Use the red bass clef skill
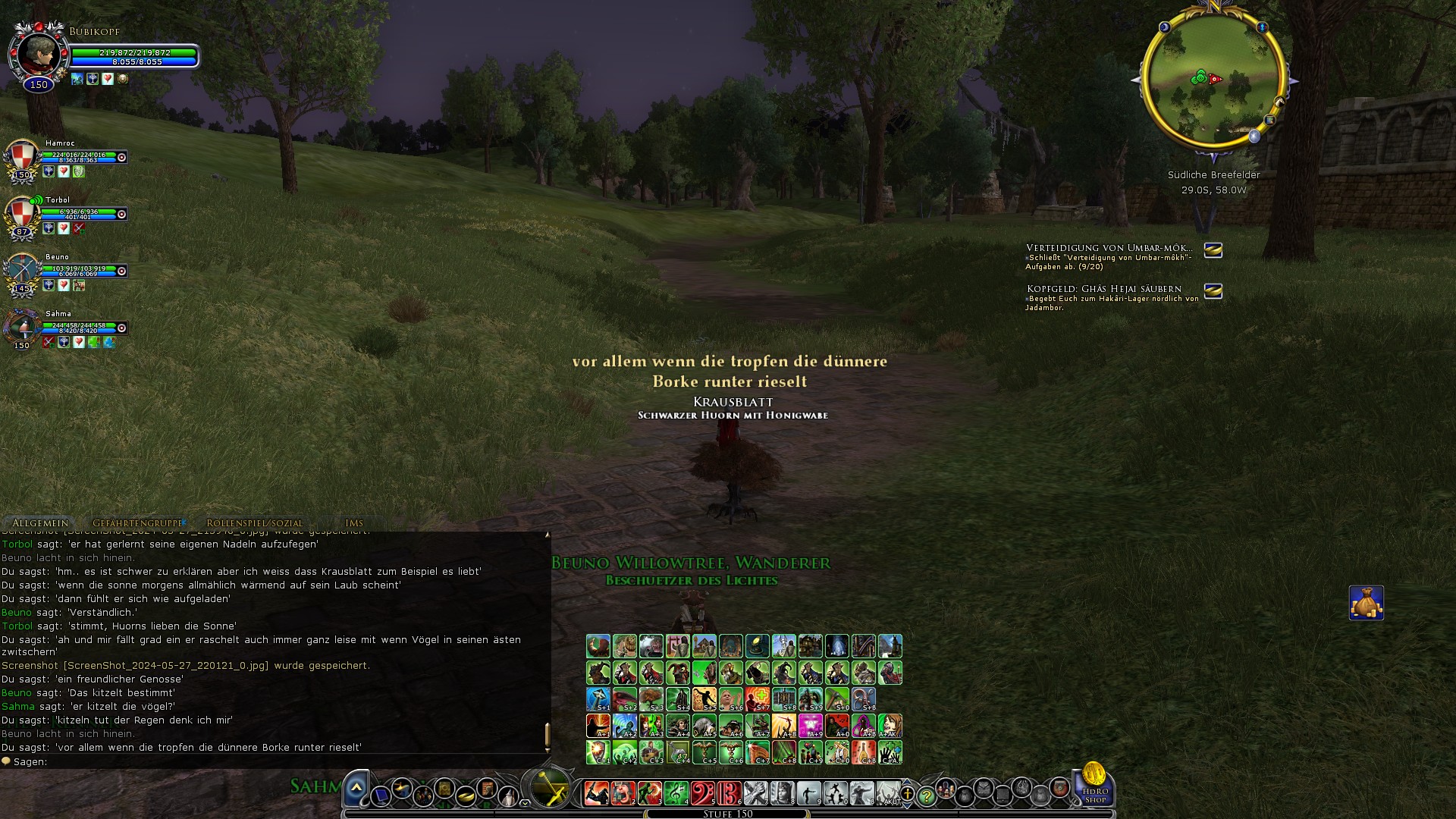The width and height of the screenshot is (1456, 819). 702,793
